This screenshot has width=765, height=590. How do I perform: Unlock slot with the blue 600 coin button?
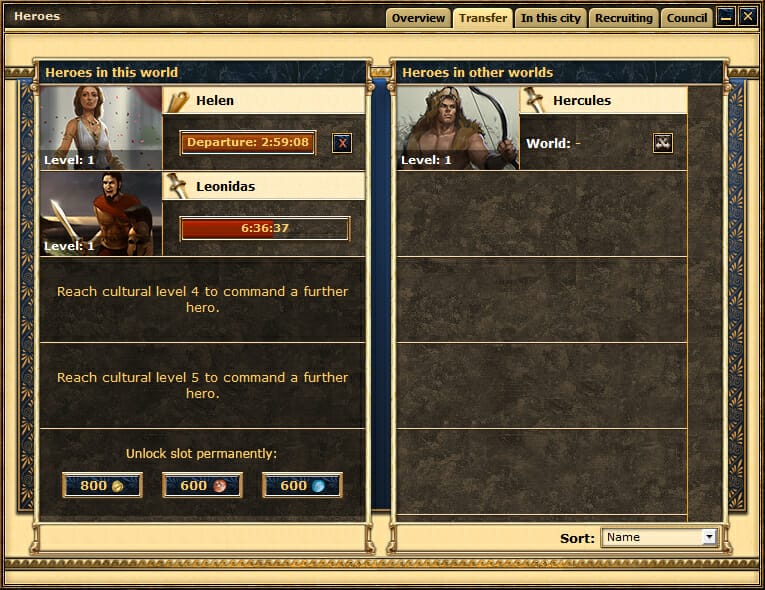[302, 485]
